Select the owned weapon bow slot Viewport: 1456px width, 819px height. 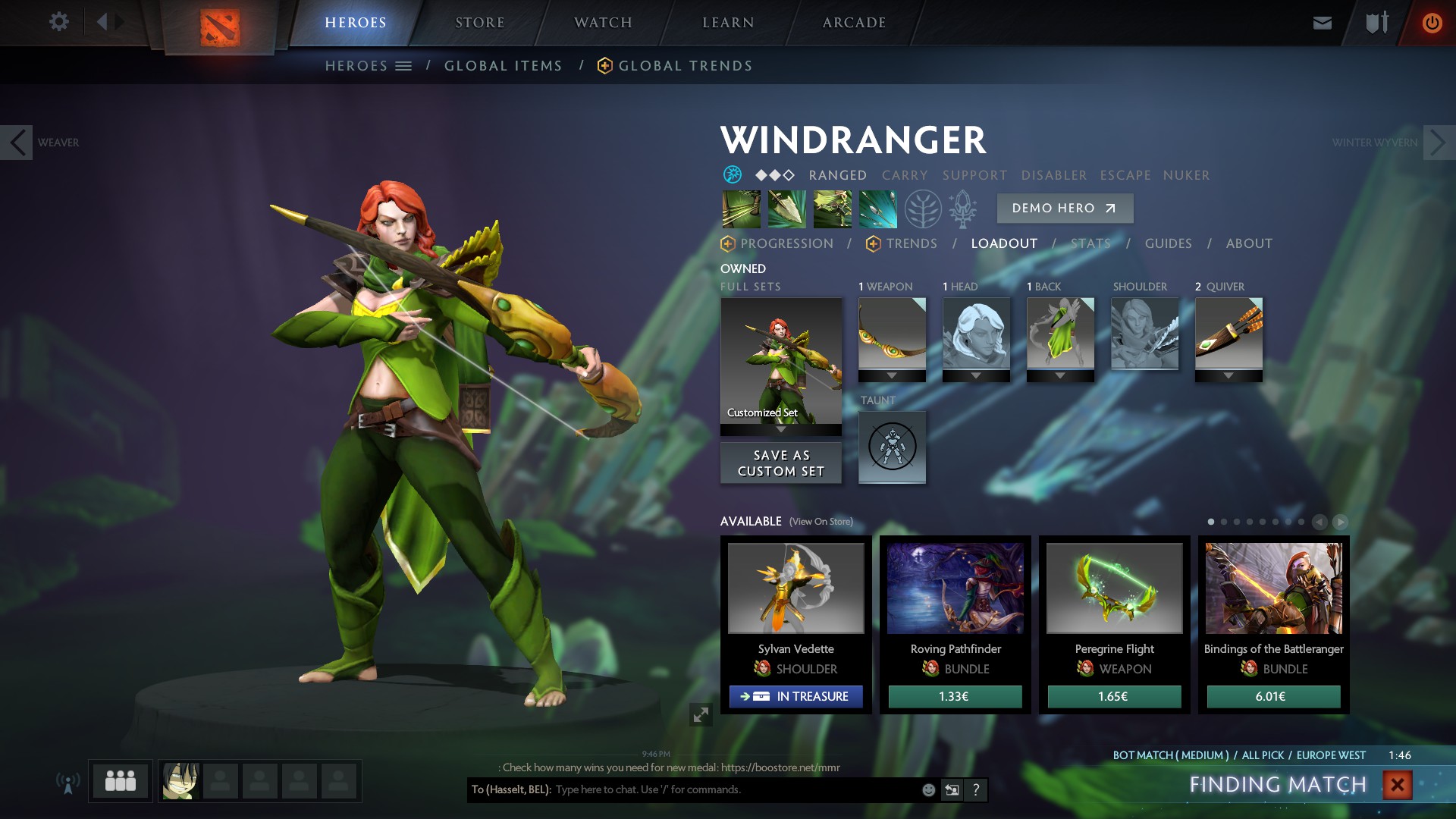tap(892, 334)
